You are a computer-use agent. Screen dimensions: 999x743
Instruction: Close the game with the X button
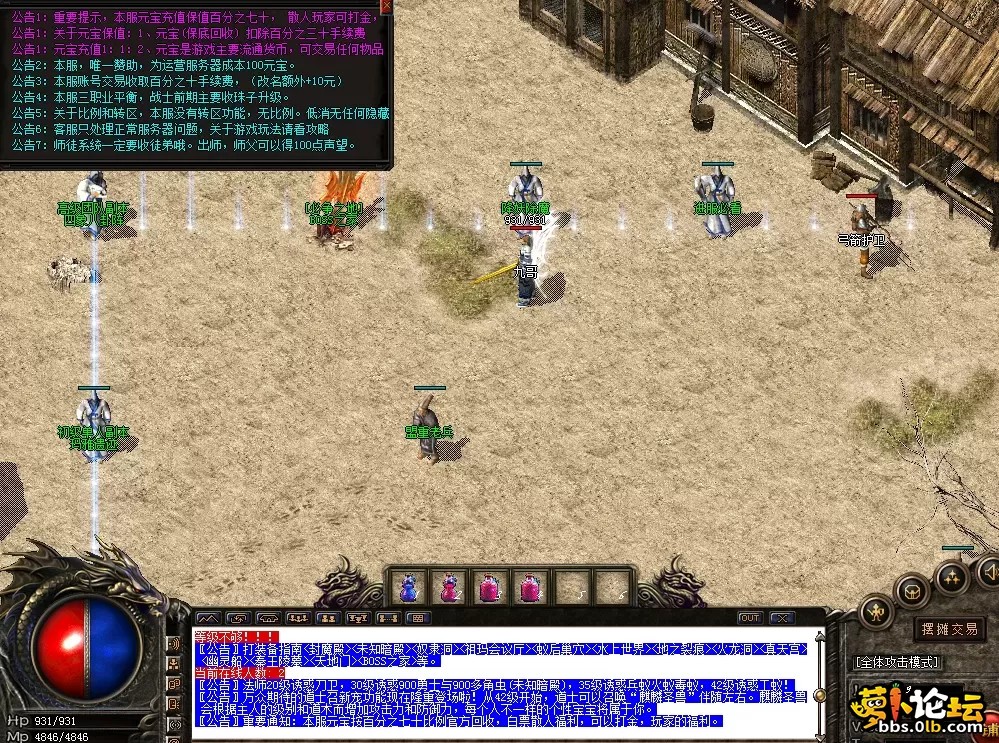[781, 618]
